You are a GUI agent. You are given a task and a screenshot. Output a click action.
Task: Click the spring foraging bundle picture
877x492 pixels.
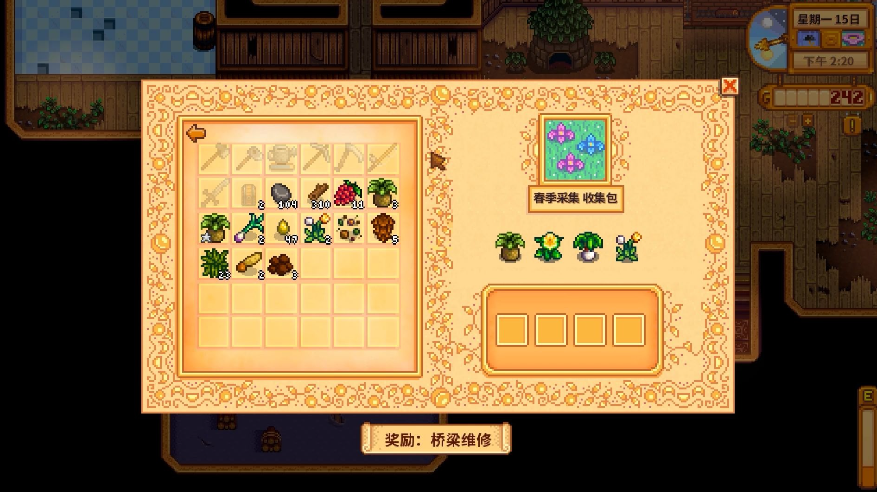(x=575, y=148)
